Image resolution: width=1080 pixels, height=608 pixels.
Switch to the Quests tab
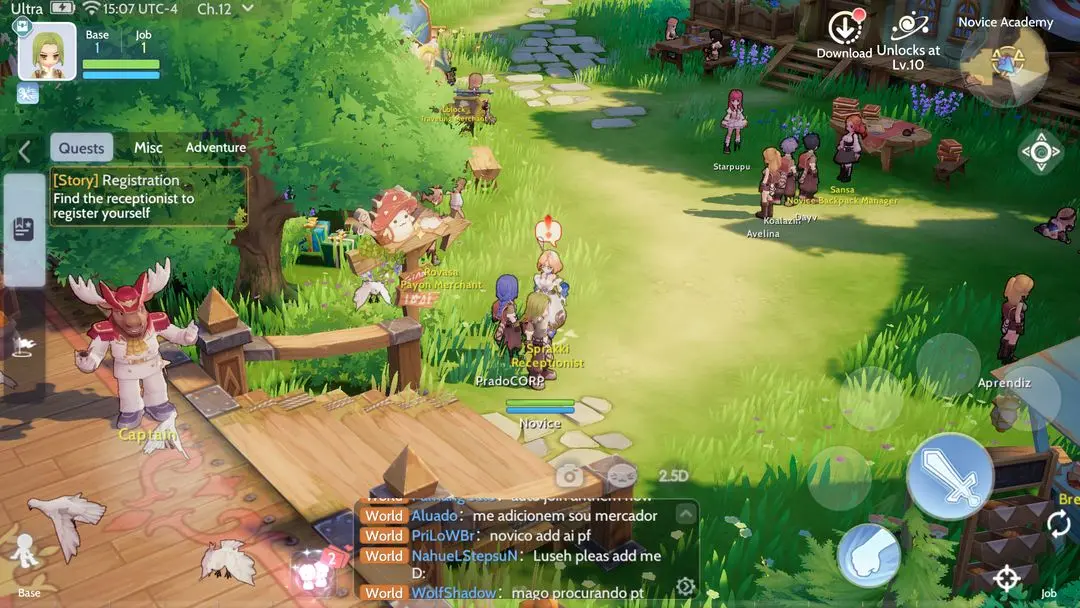(81, 148)
